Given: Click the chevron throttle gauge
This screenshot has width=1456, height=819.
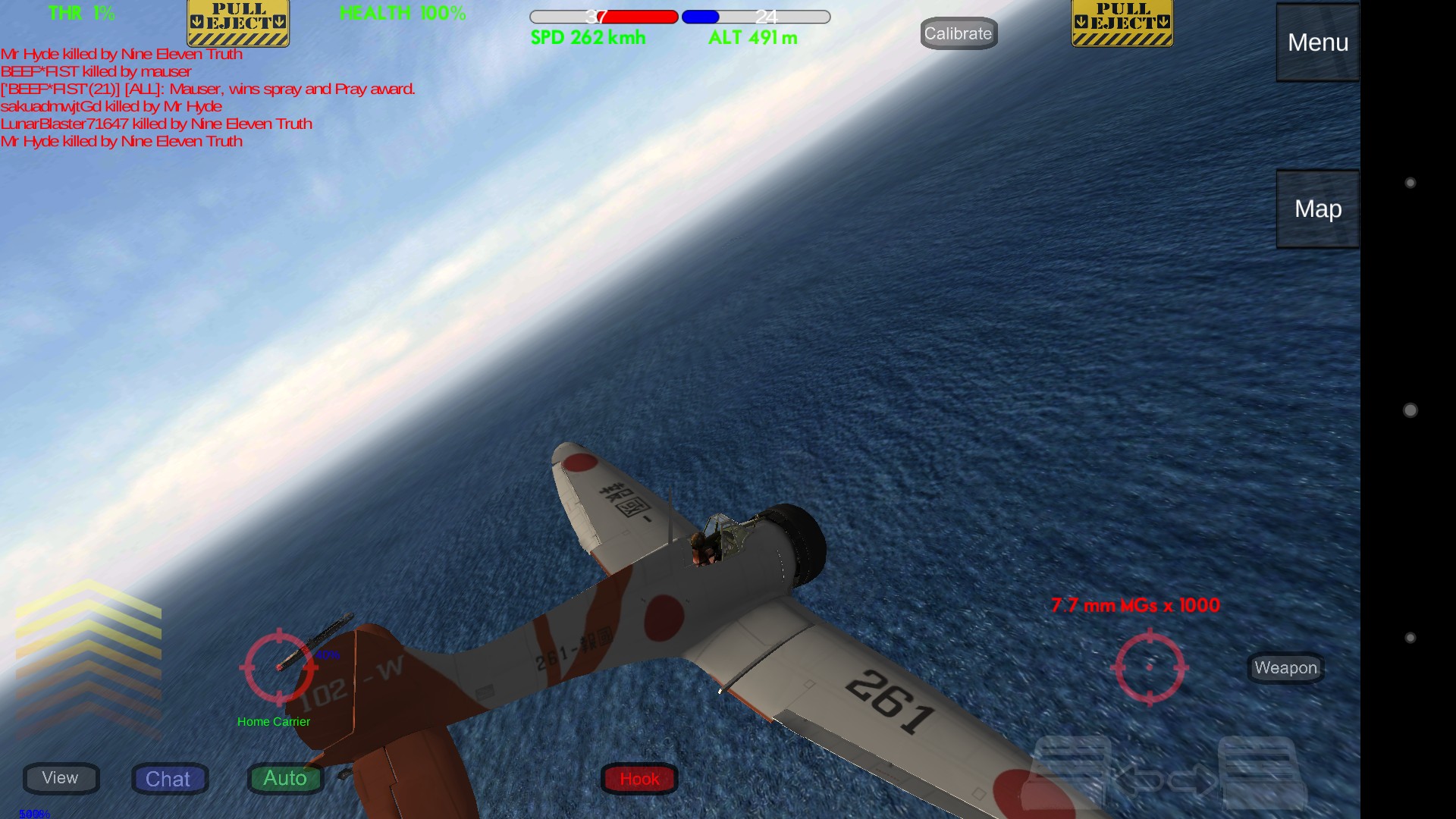Looking at the screenshot, I should (x=88, y=658).
